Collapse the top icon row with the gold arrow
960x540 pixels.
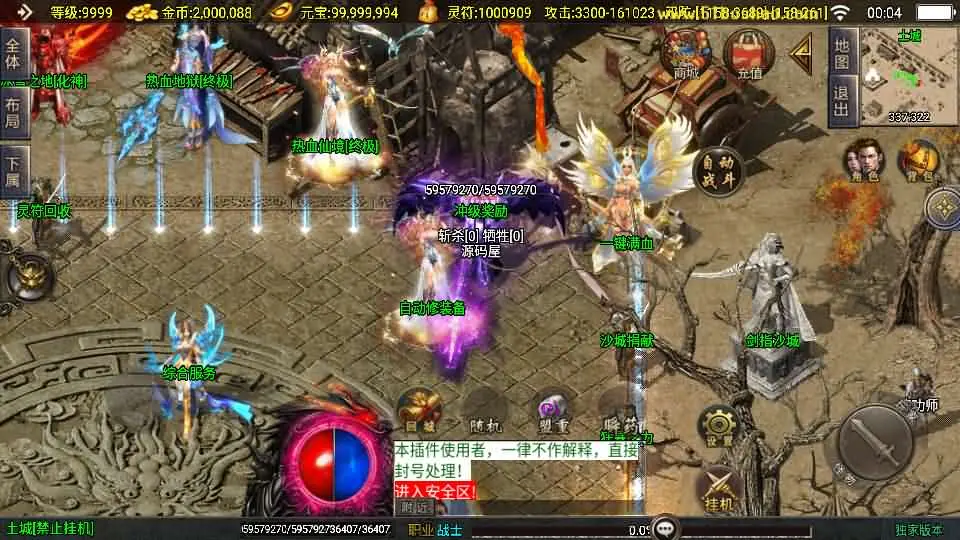(801, 54)
